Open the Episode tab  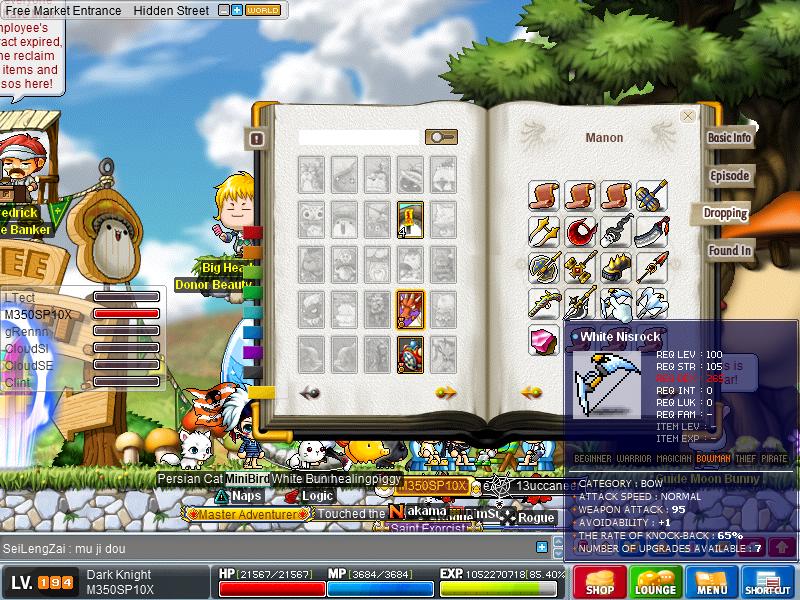pyautogui.click(x=729, y=176)
